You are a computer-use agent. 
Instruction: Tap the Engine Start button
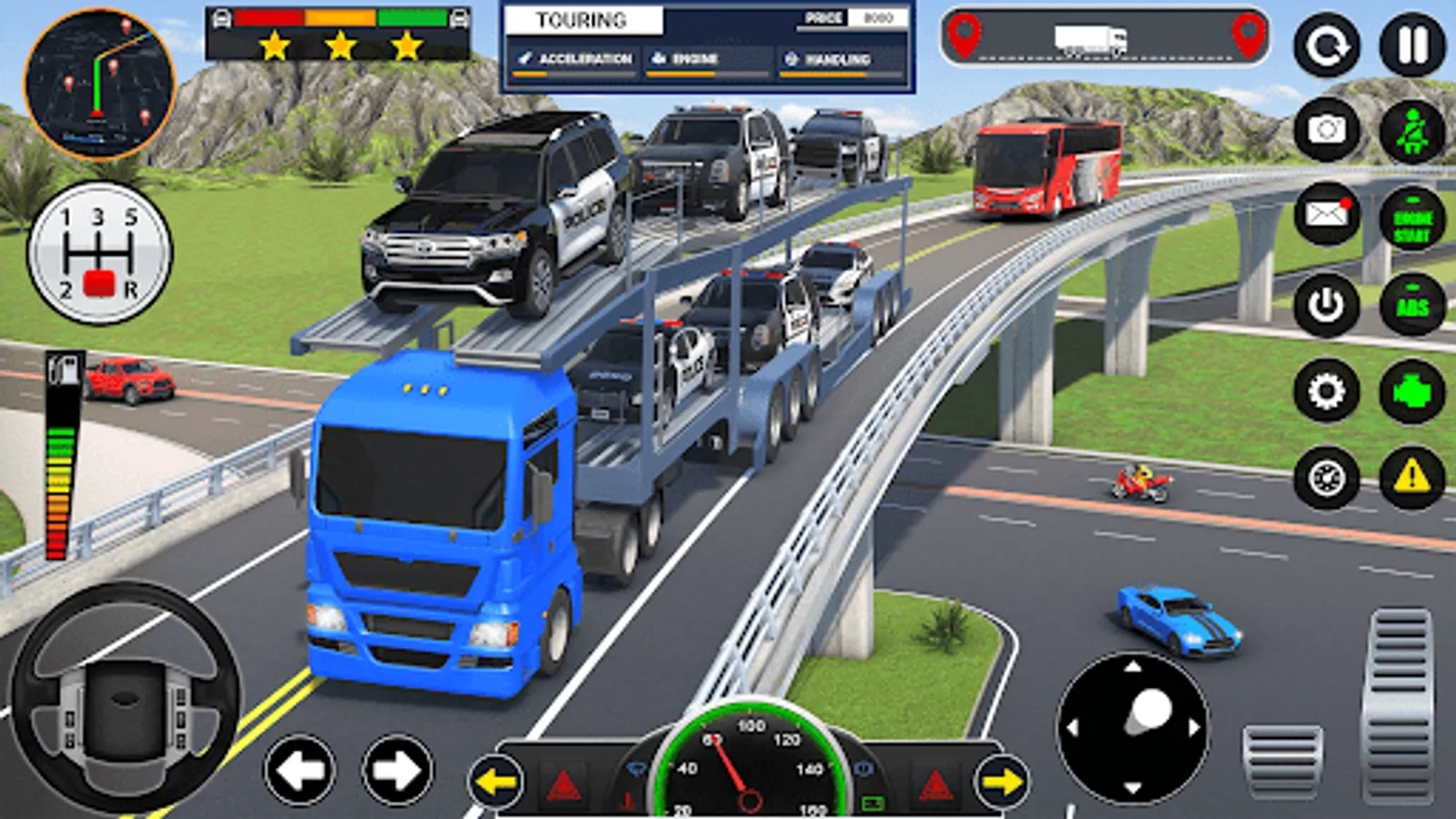(x=1412, y=219)
